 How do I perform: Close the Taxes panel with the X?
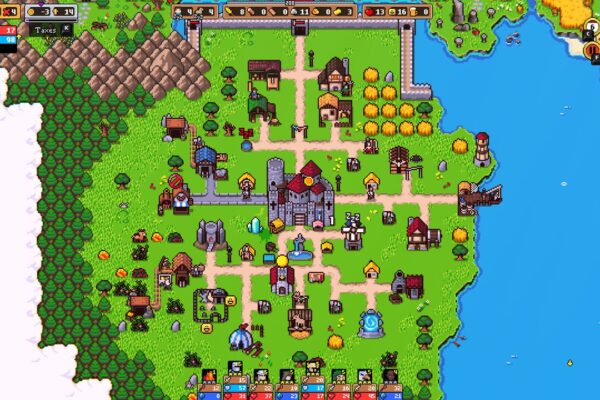[x=67, y=29]
